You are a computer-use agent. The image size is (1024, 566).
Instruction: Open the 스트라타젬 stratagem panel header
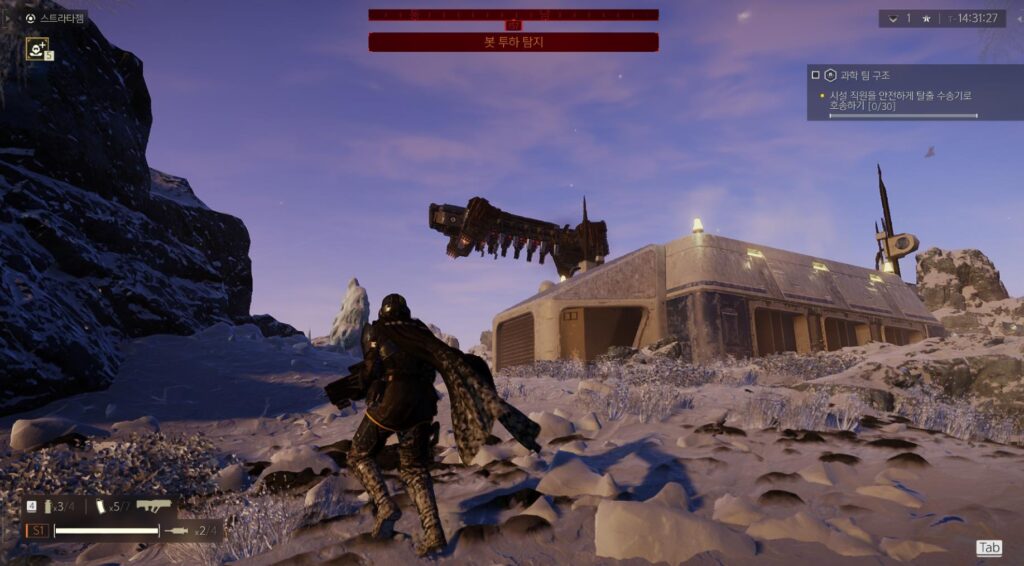tap(56, 18)
